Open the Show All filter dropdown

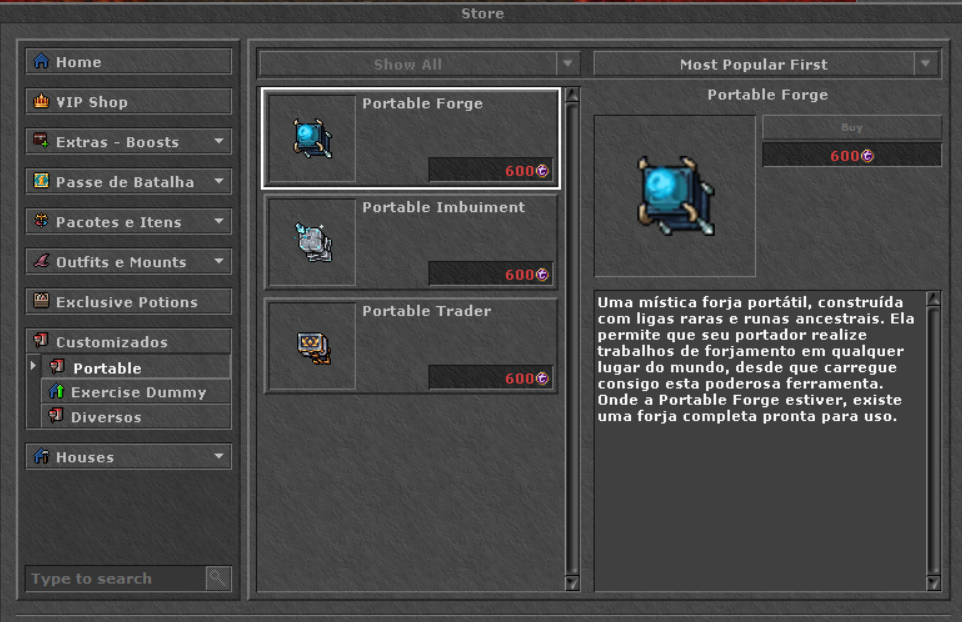tap(419, 64)
